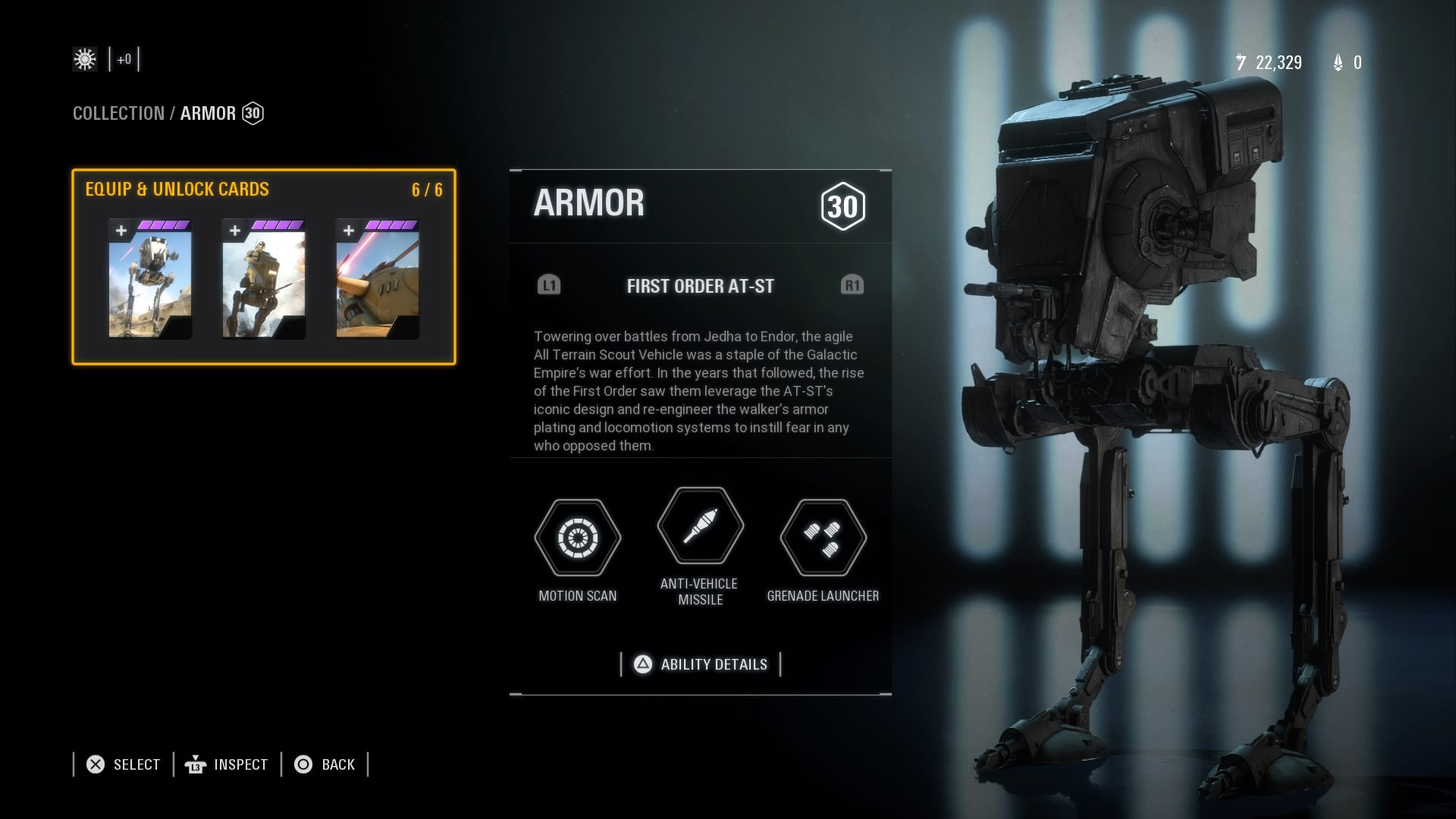This screenshot has height=819, width=1456.
Task: Select the Motion Scan ability icon
Action: 578,538
